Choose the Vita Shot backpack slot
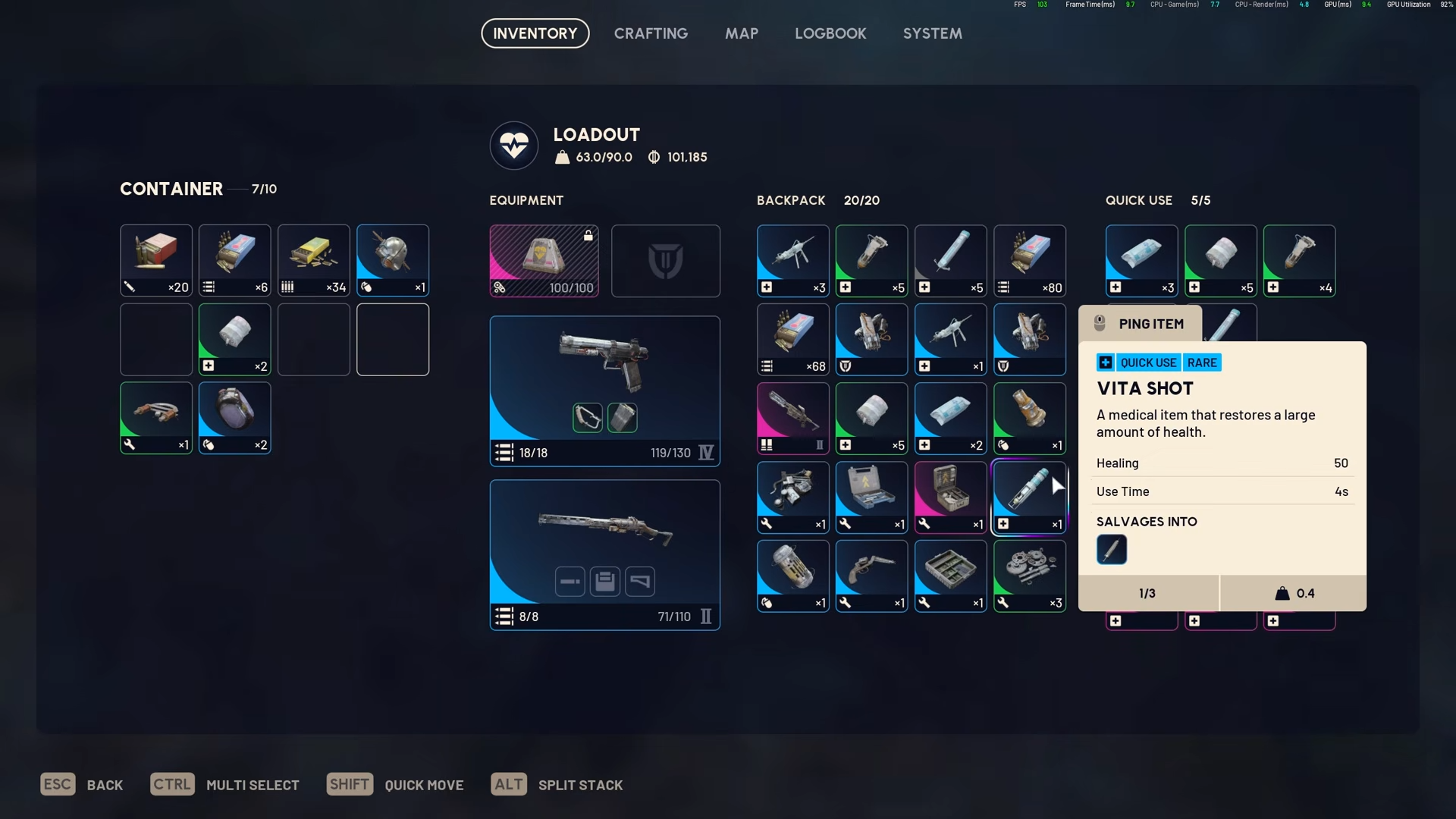The width and height of the screenshot is (1456, 819). coord(1029,497)
